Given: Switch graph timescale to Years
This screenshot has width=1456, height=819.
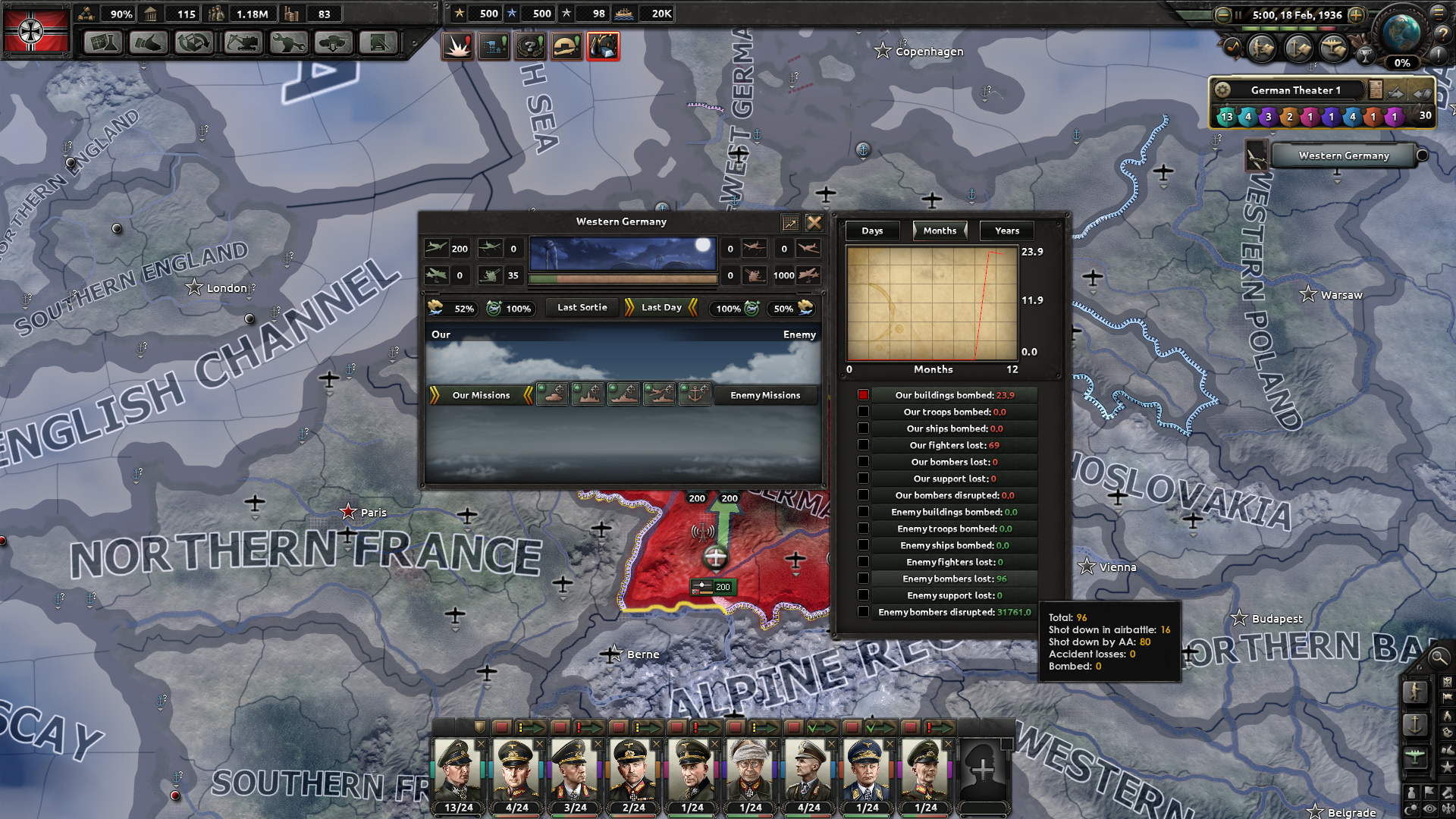Looking at the screenshot, I should 1006,231.
